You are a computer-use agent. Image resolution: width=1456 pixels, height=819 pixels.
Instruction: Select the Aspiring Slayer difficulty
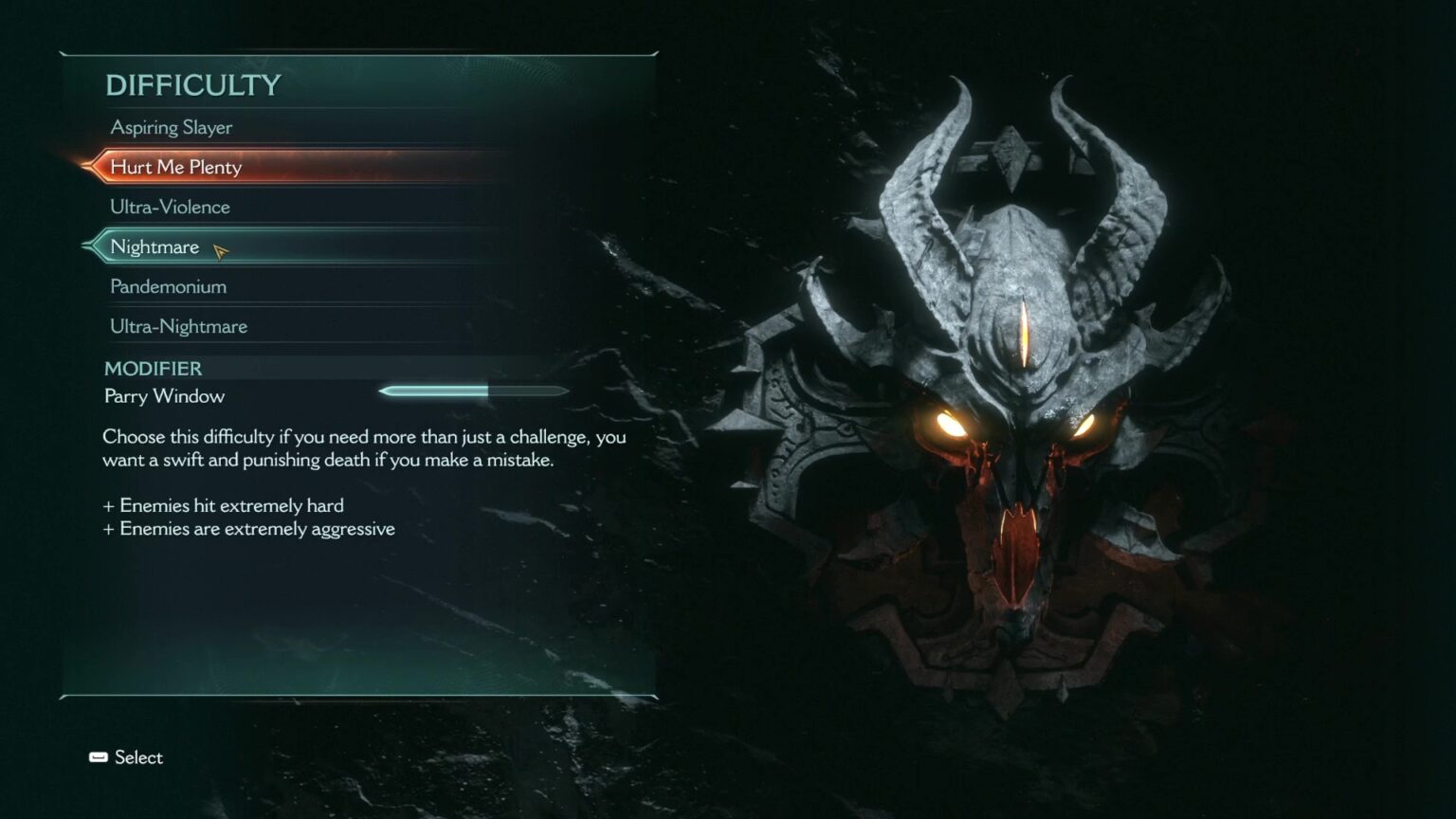coord(173,127)
